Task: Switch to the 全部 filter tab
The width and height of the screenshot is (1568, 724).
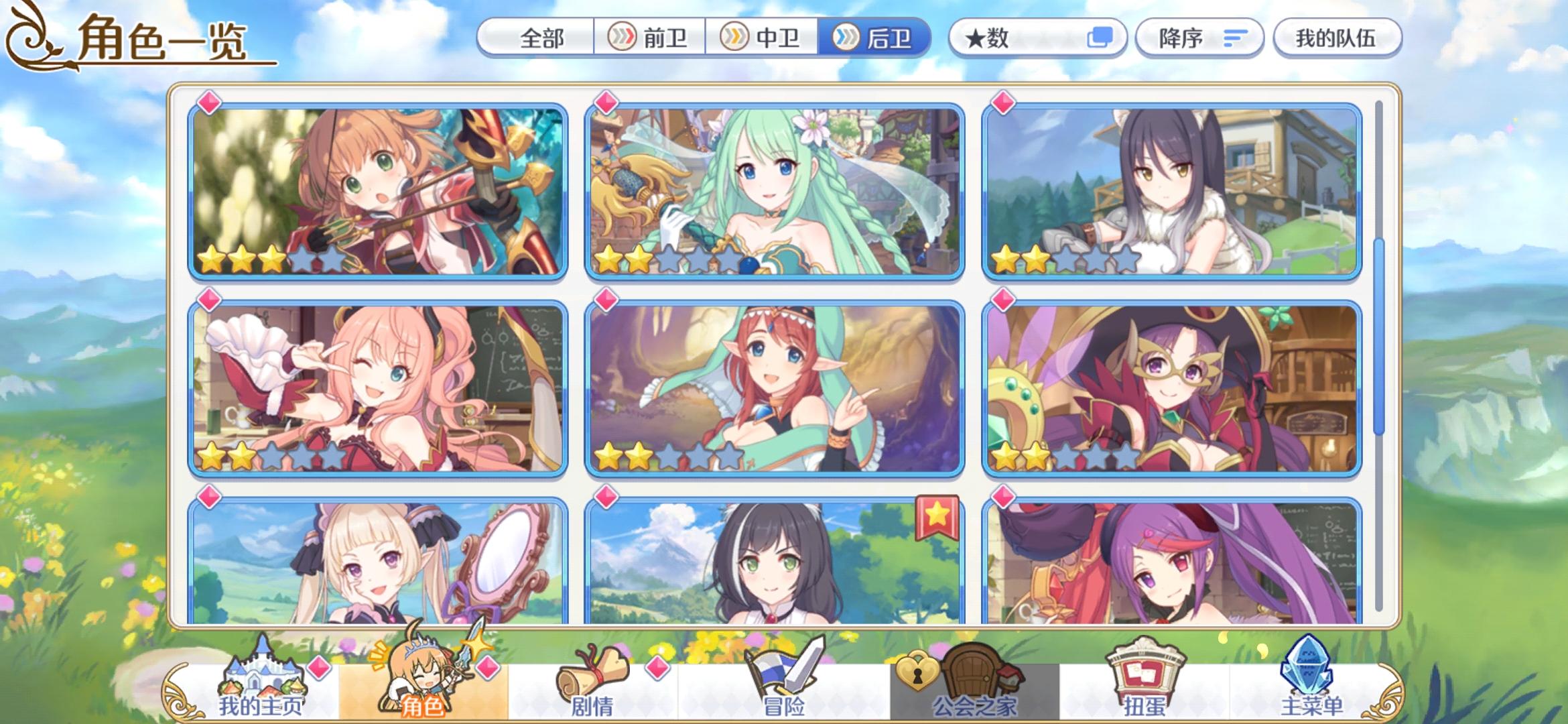Action: (541, 38)
